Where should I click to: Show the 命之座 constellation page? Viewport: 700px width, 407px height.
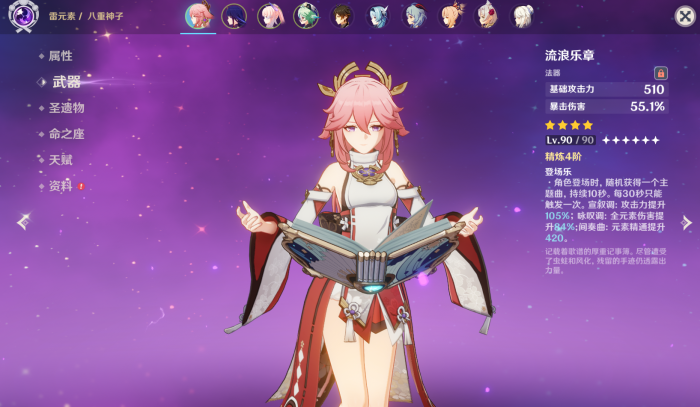tap(66, 134)
